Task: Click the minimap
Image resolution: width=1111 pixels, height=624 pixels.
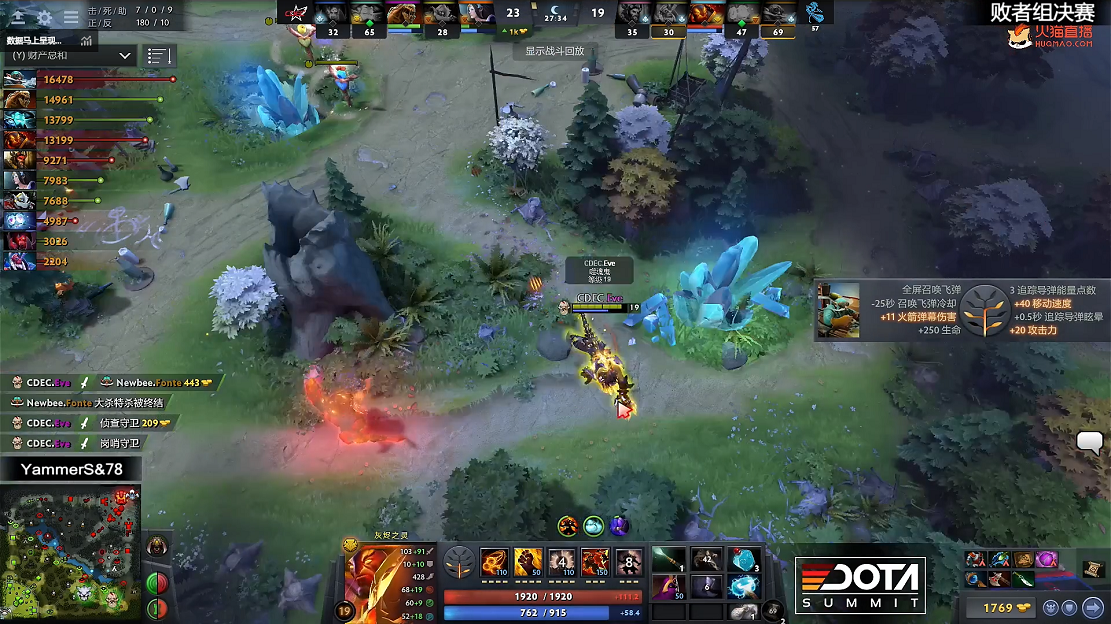Action: click(x=70, y=553)
